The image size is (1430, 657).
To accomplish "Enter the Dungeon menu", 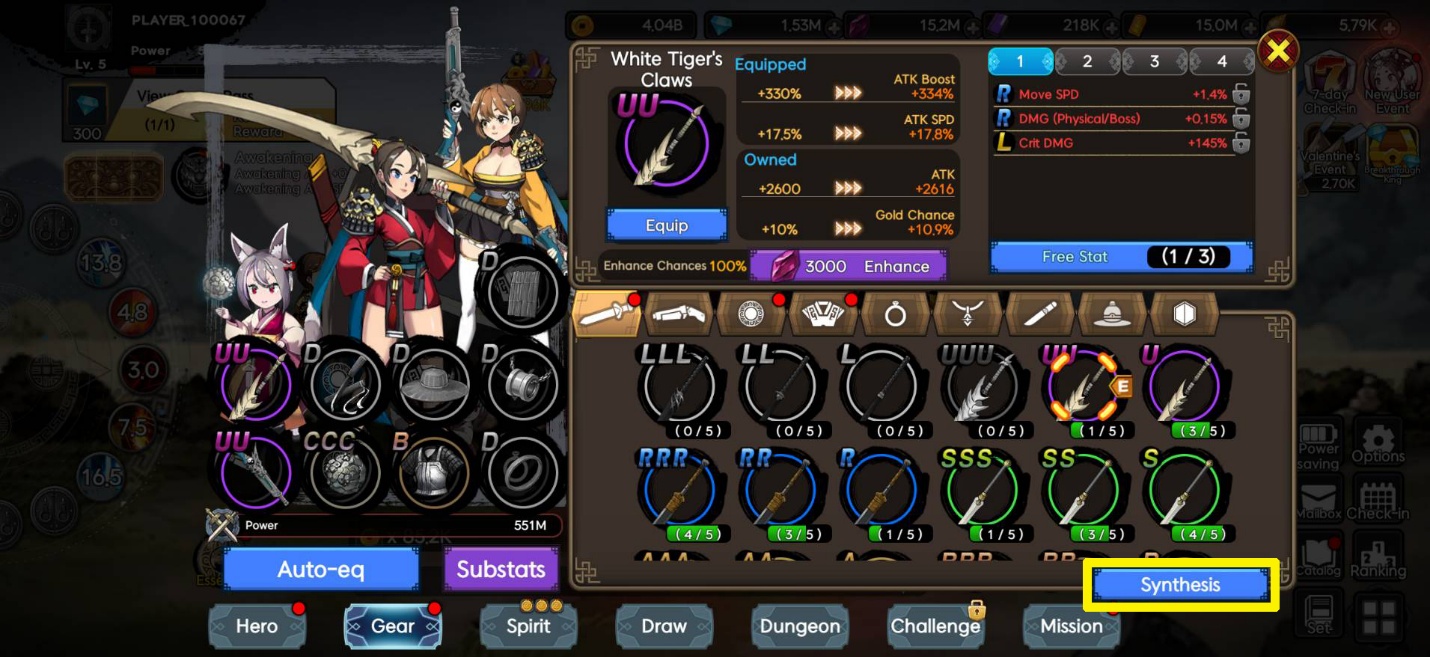I will (800, 626).
